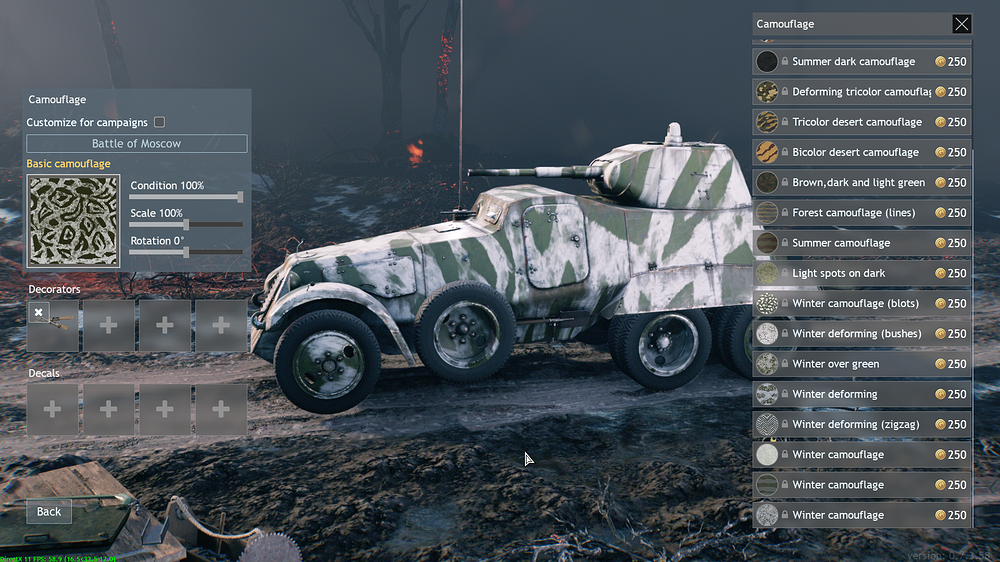Choose the Light spots on dark pattern

click(838, 273)
